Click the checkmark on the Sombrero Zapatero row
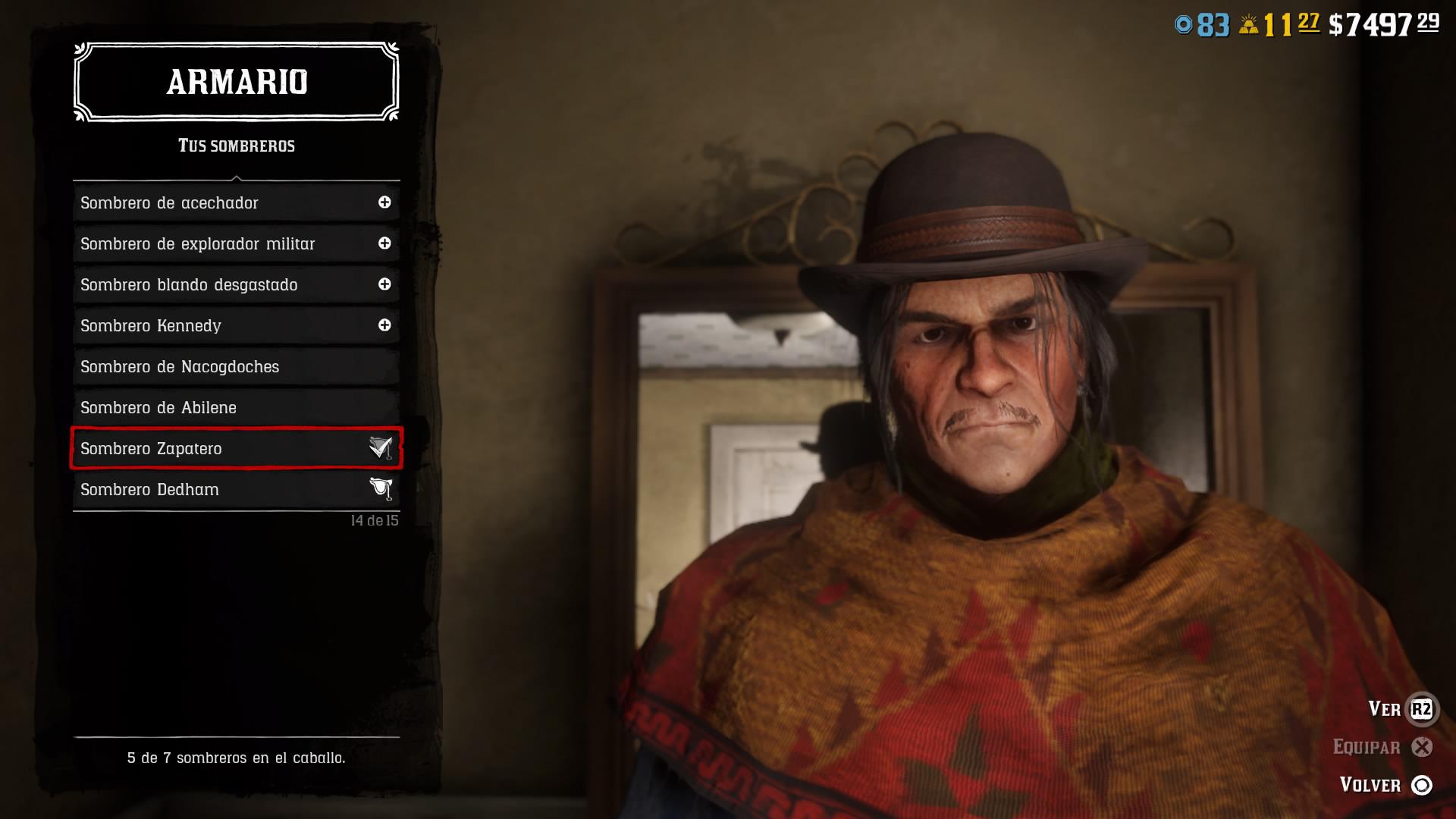The width and height of the screenshot is (1456, 819). [381, 448]
